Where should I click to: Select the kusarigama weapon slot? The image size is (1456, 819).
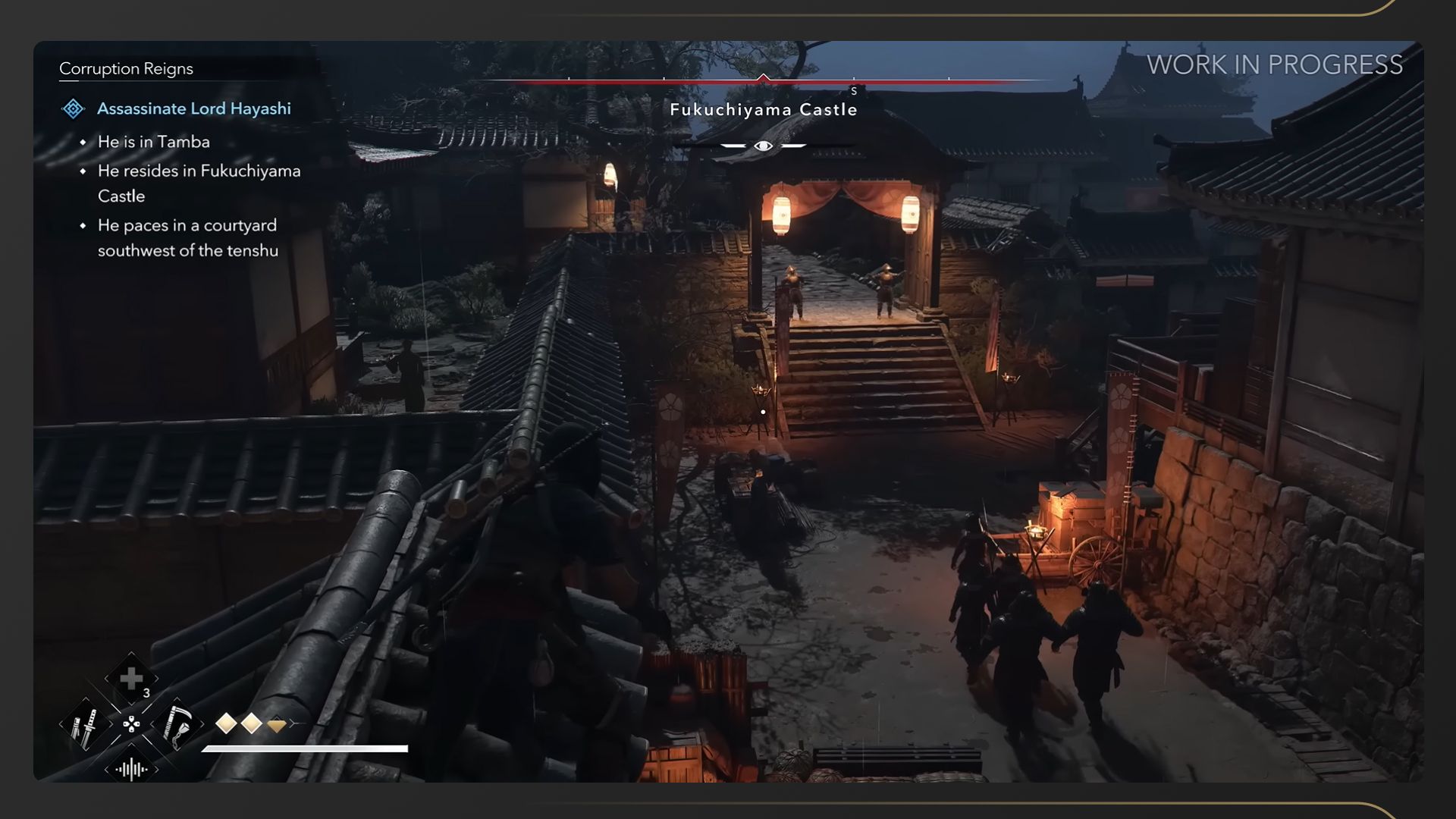tap(177, 725)
